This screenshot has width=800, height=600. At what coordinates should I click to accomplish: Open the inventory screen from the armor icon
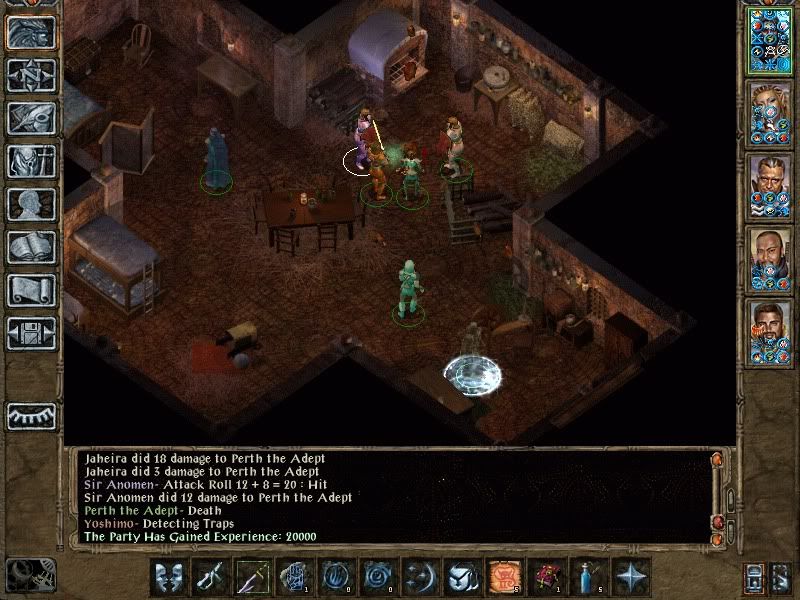point(31,161)
